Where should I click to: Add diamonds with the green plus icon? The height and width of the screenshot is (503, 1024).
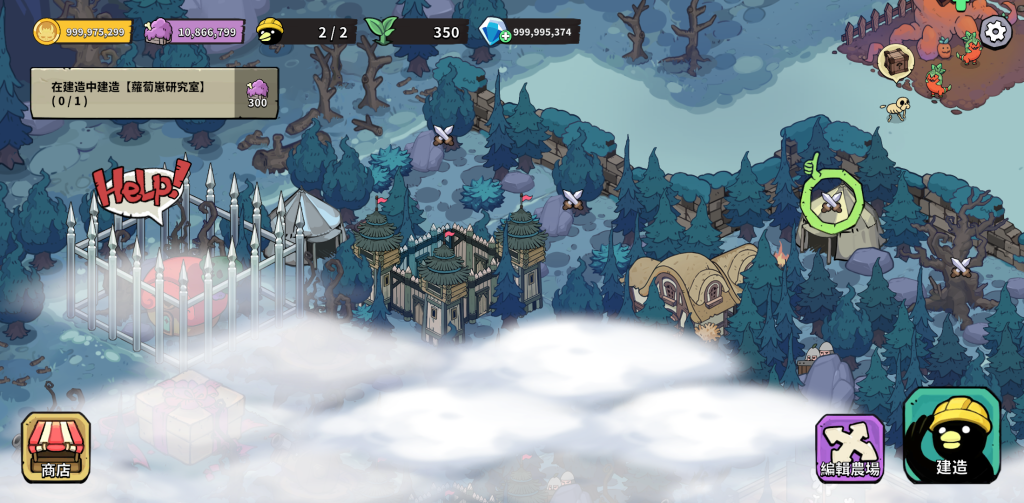click(x=506, y=36)
